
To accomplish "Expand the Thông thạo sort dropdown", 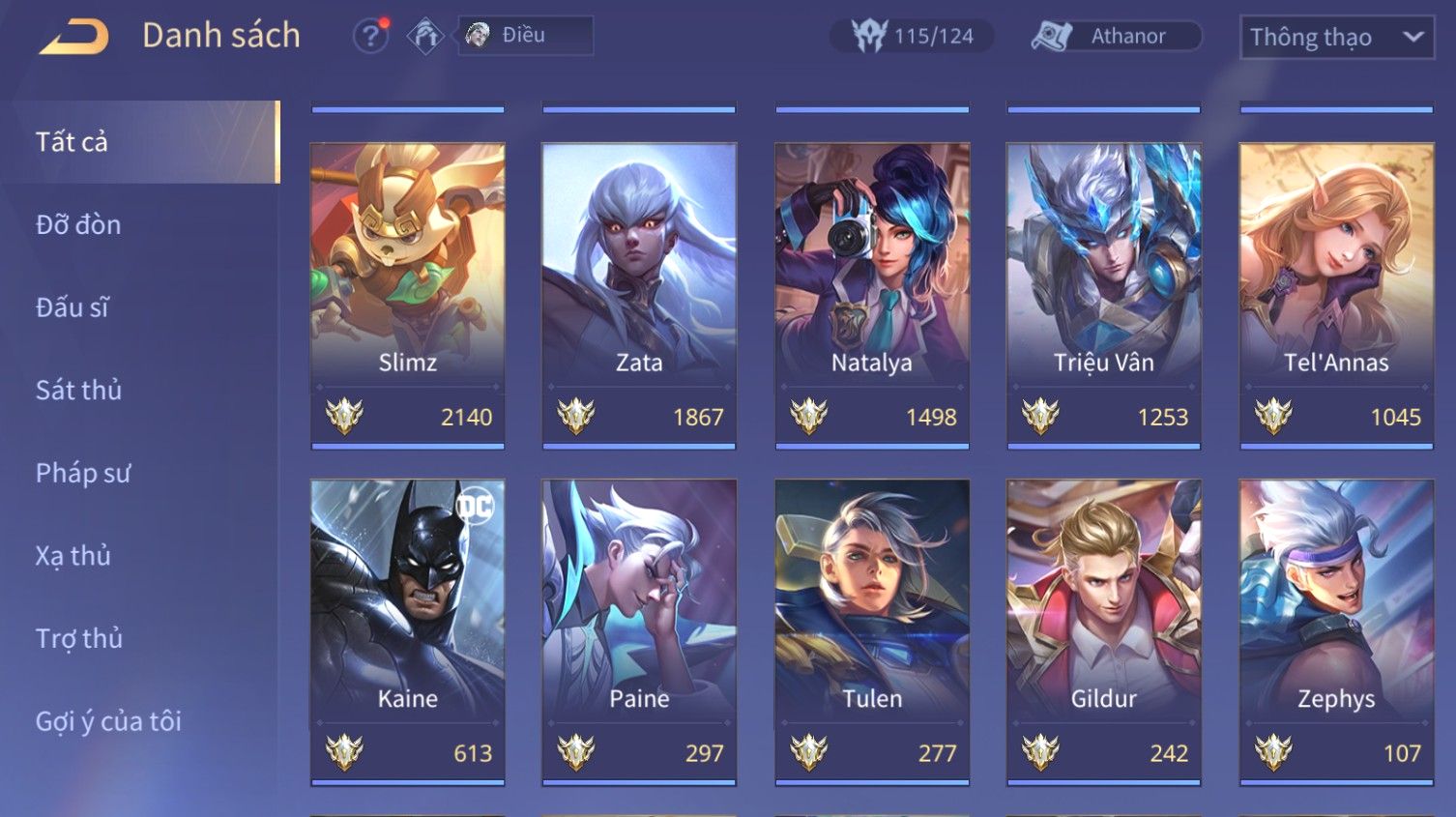I will point(1336,38).
